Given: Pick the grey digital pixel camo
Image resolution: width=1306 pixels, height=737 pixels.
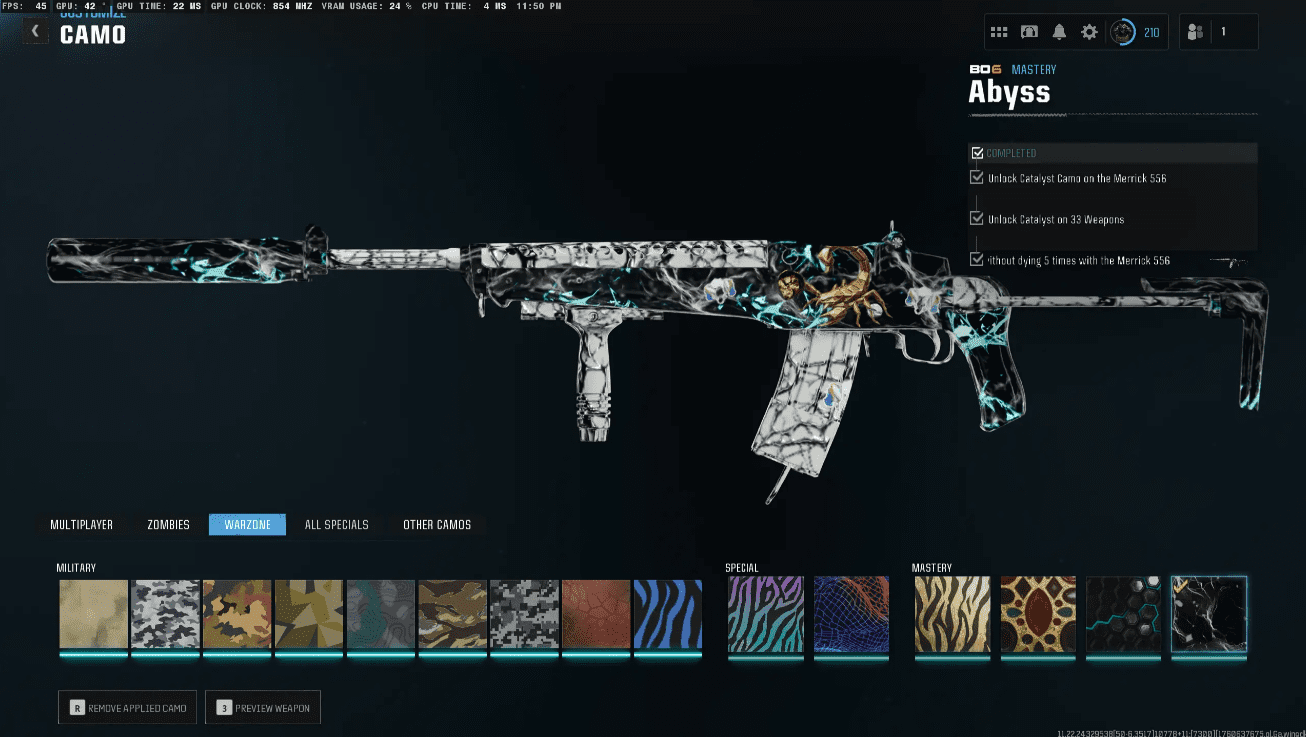Looking at the screenshot, I should (x=524, y=614).
